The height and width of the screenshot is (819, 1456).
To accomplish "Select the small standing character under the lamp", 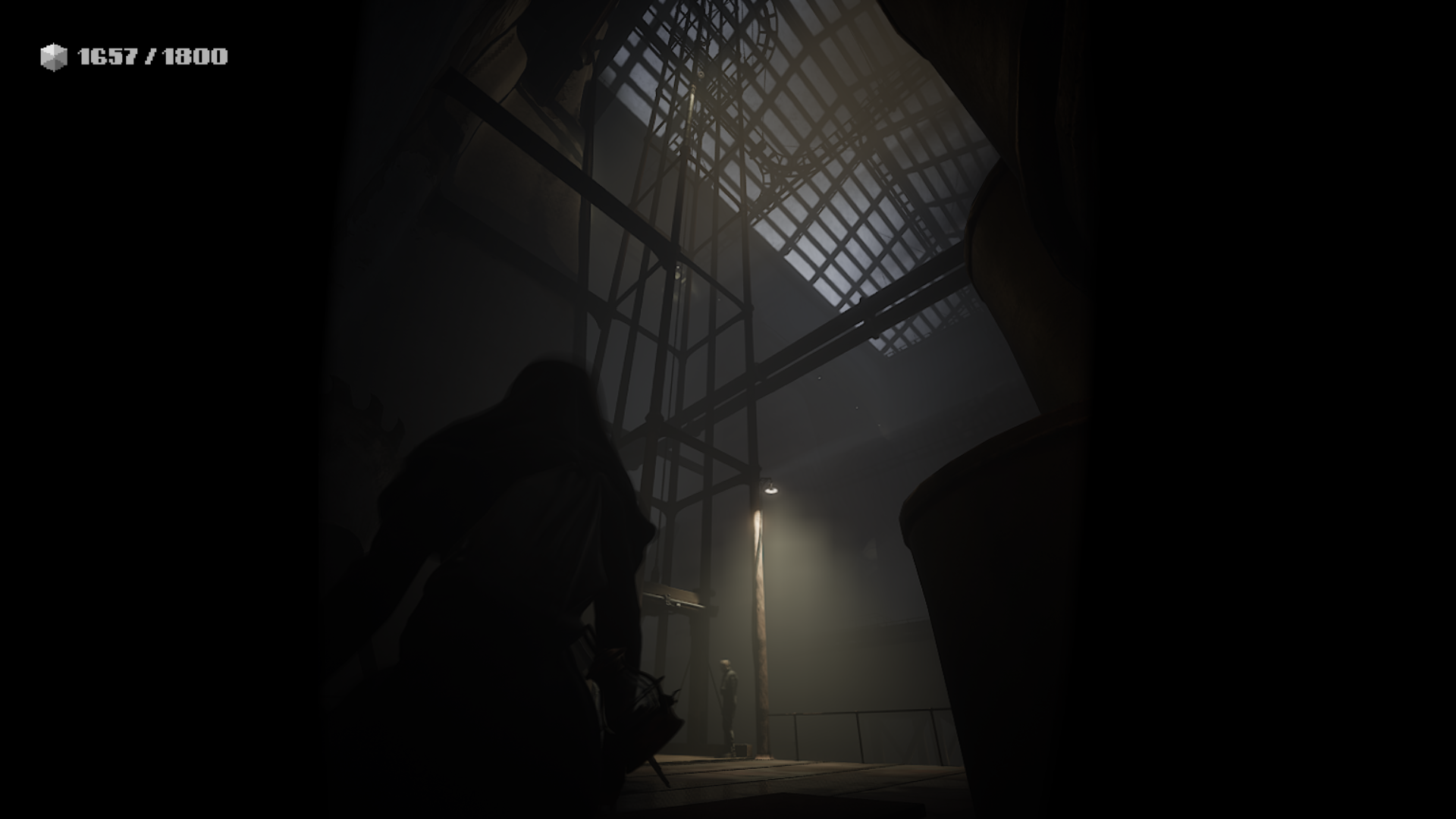I will [730, 698].
